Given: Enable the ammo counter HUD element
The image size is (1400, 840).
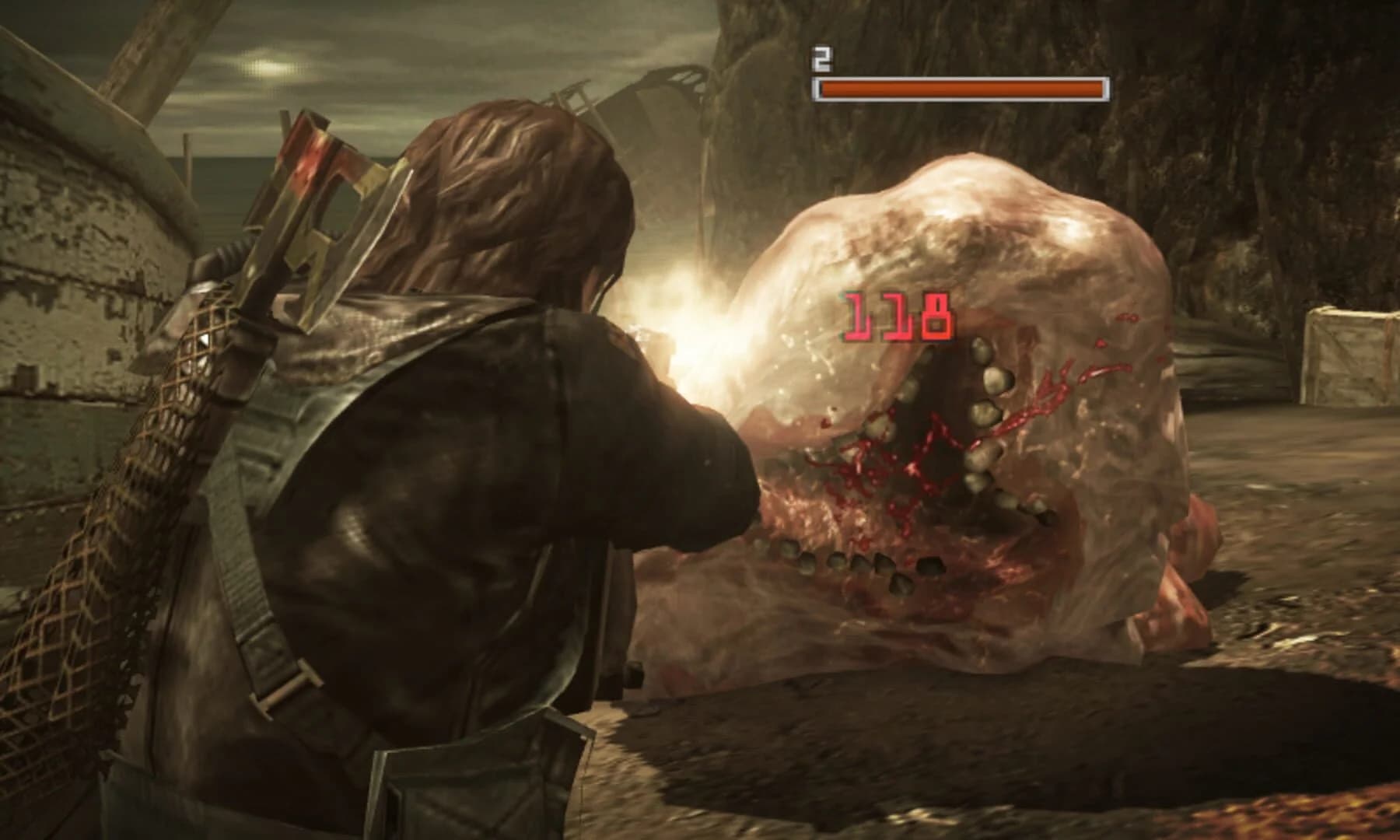Looking at the screenshot, I should (x=822, y=58).
